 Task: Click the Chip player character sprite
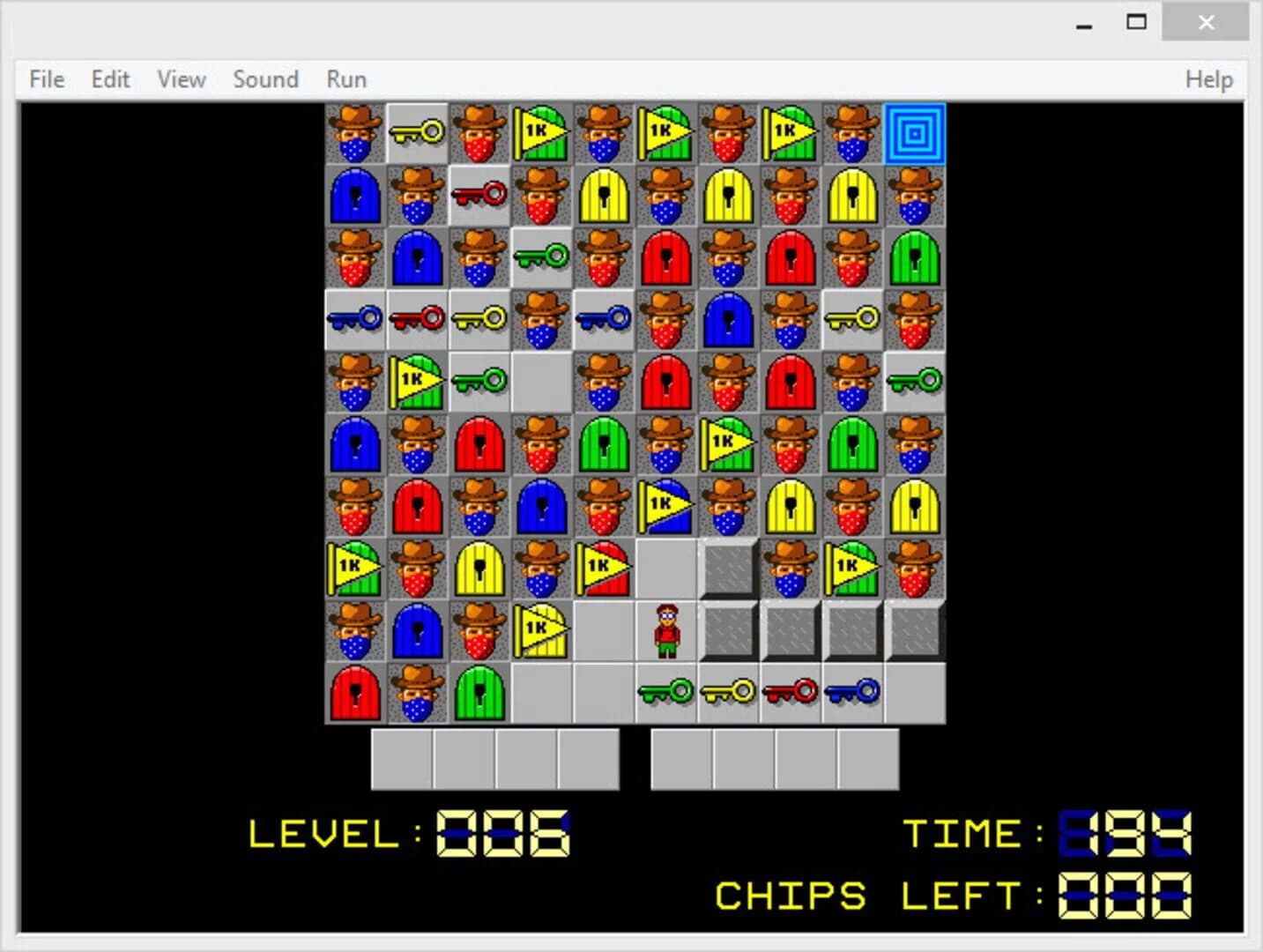(x=665, y=629)
